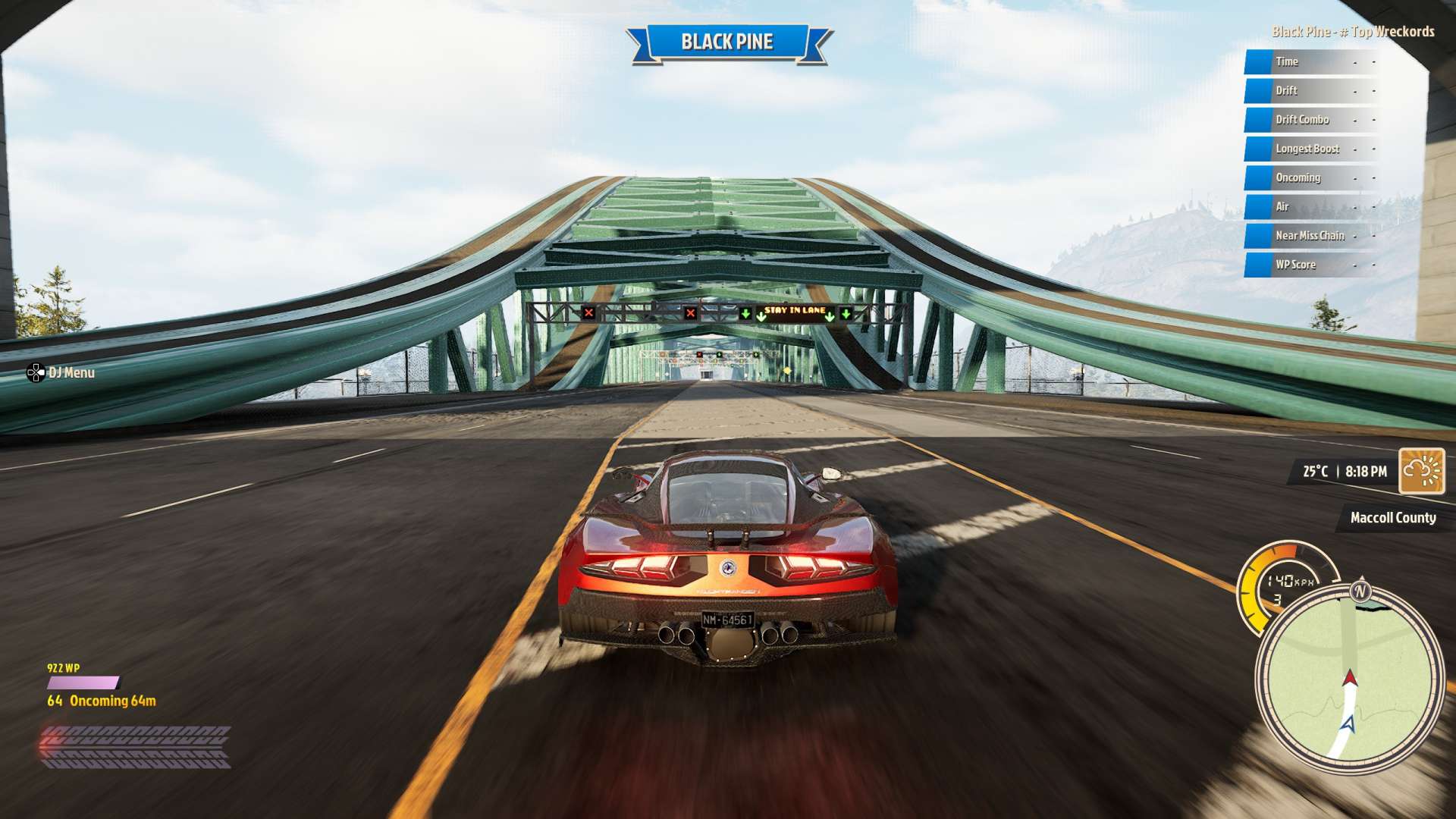Click the sunny weather icon

click(x=1421, y=471)
